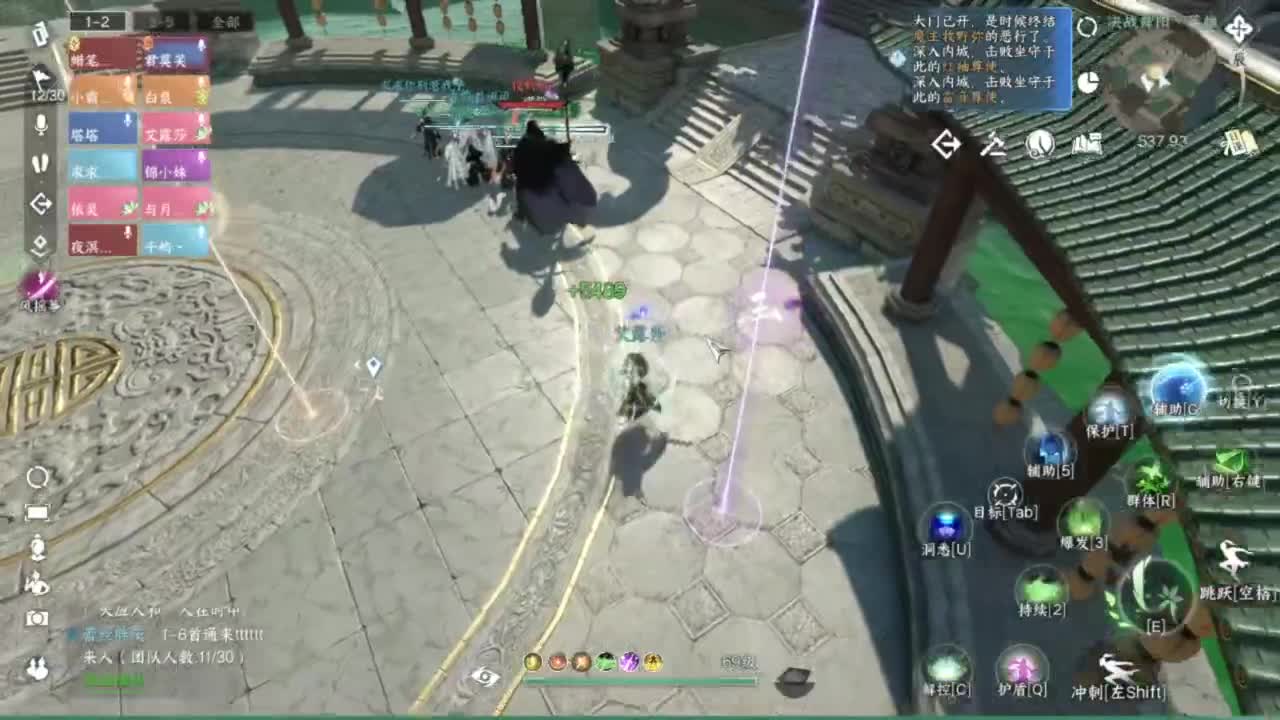
Task: Open the book/journal icon beside the minimap
Action: (1086, 145)
